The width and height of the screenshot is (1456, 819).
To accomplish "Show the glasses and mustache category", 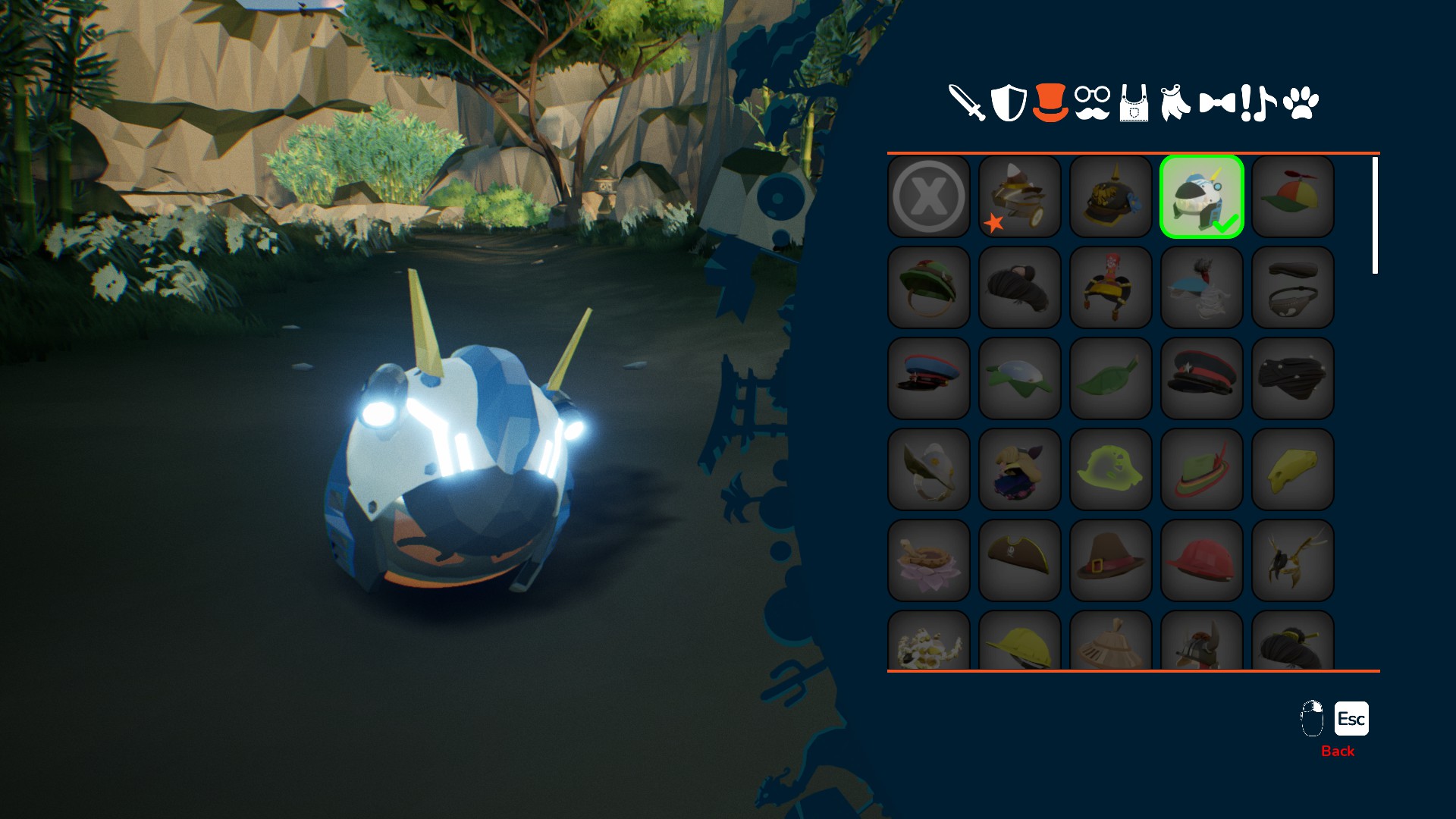I will tap(1092, 102).
